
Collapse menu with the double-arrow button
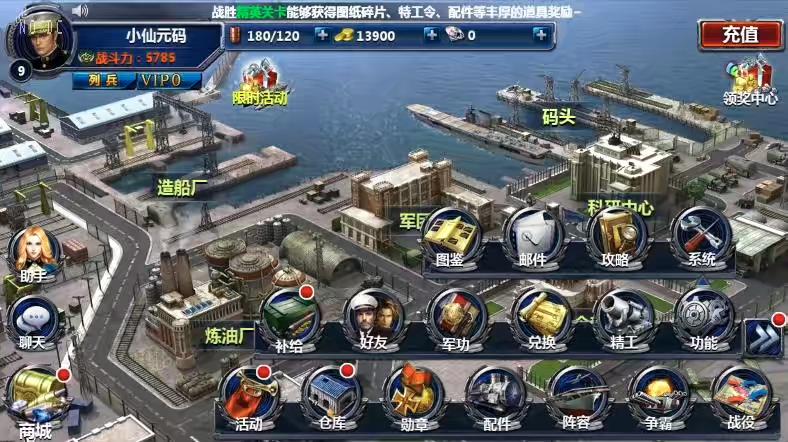pyautogui.click(x=764, y=334)
